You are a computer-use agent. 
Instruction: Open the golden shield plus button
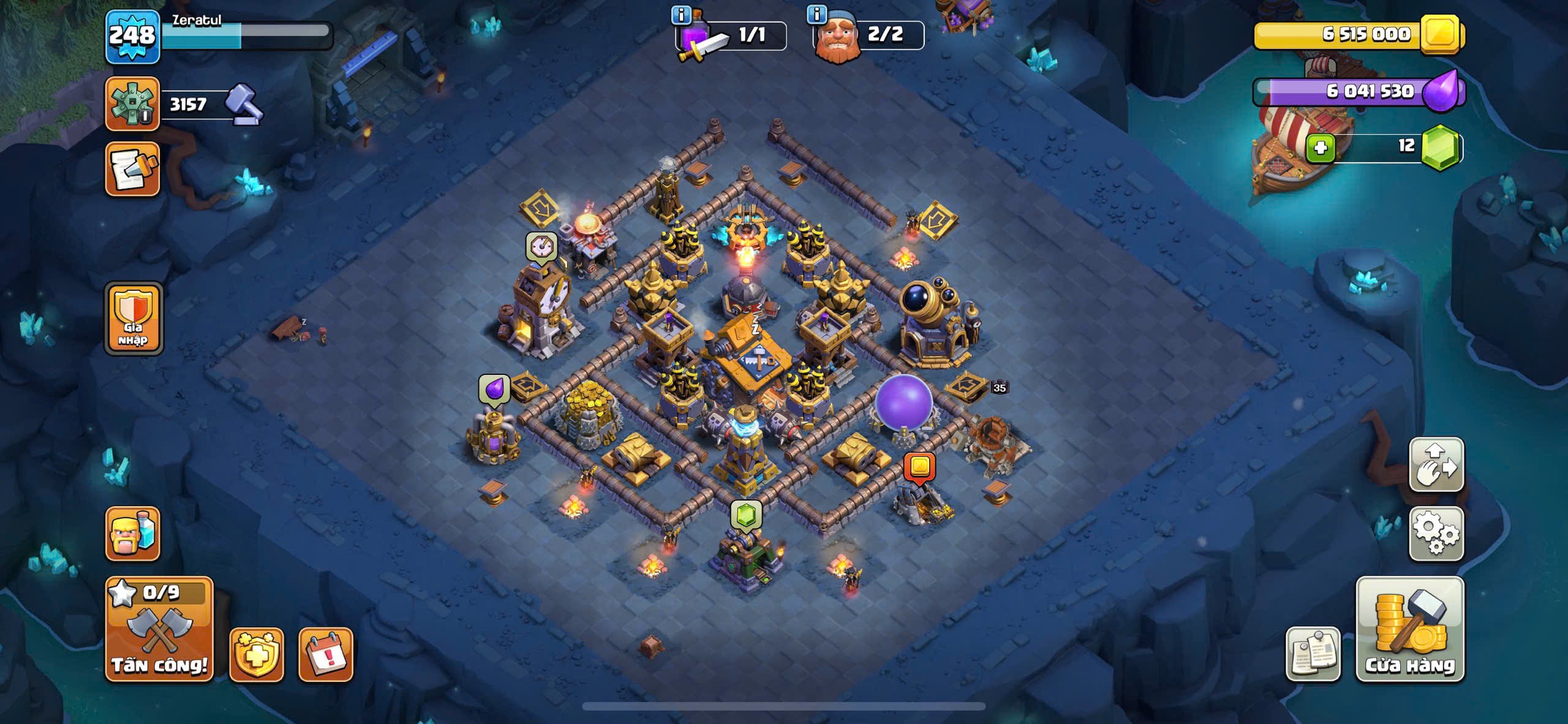256,655
